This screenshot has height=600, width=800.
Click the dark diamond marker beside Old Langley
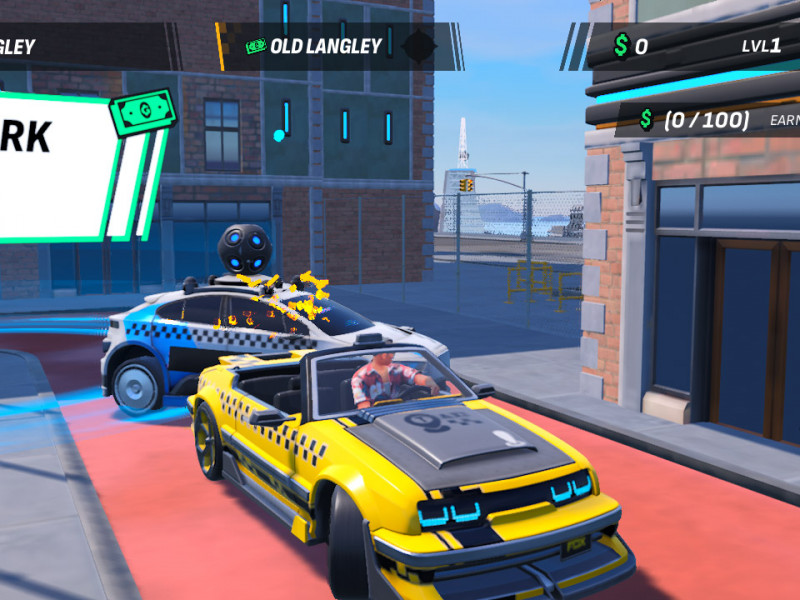418,46
